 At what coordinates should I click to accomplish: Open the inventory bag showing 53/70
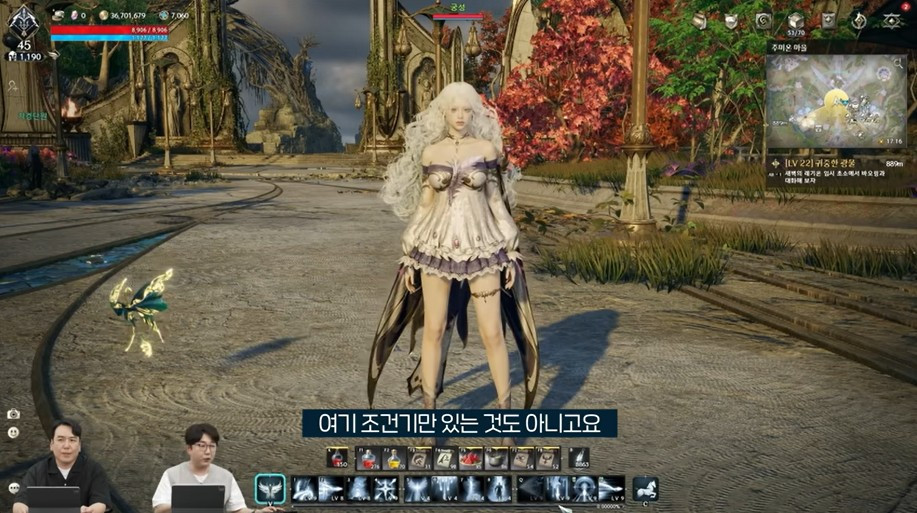coord(796,21)
